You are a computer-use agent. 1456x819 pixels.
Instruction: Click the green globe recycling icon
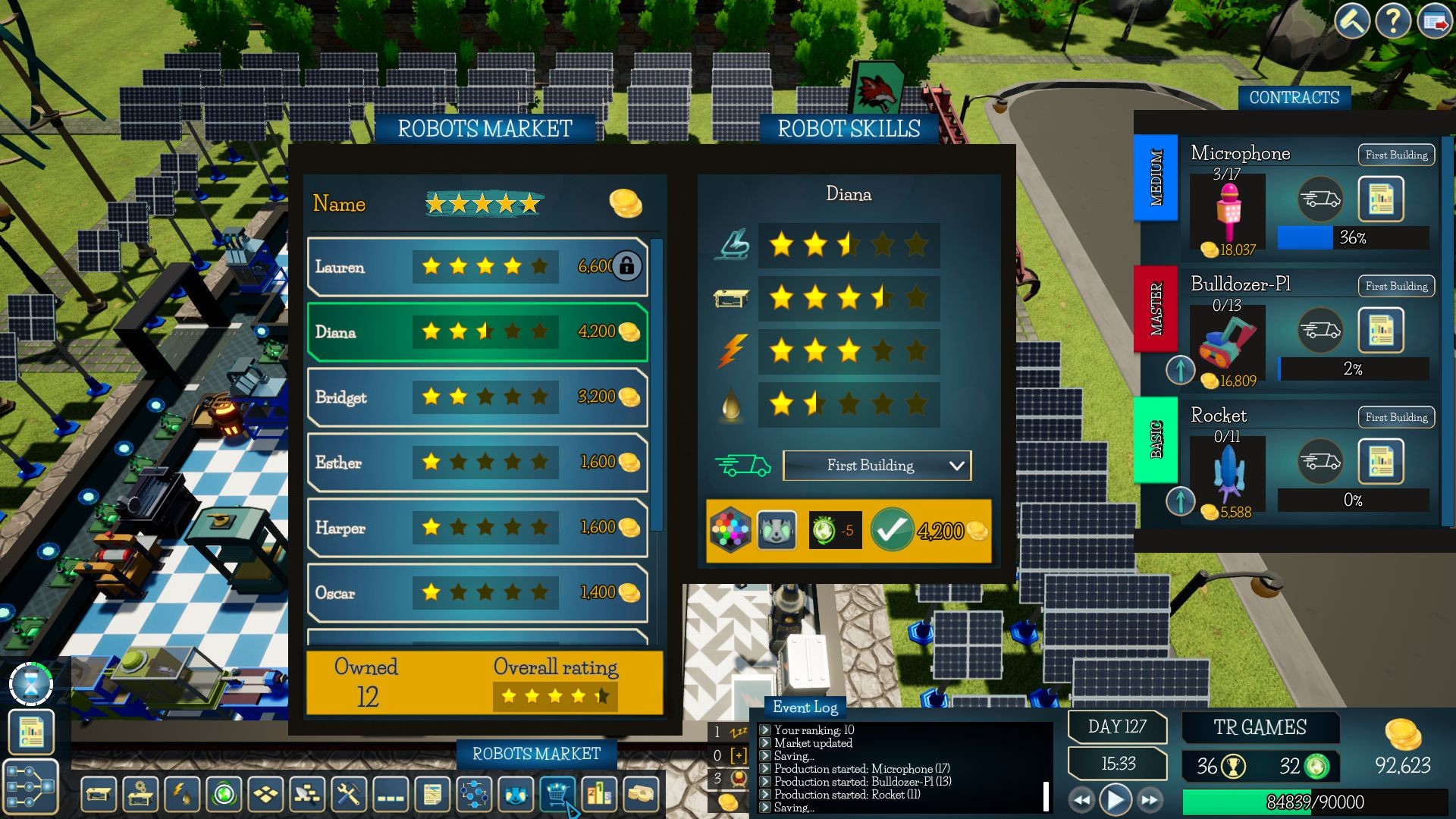(223, 795)
